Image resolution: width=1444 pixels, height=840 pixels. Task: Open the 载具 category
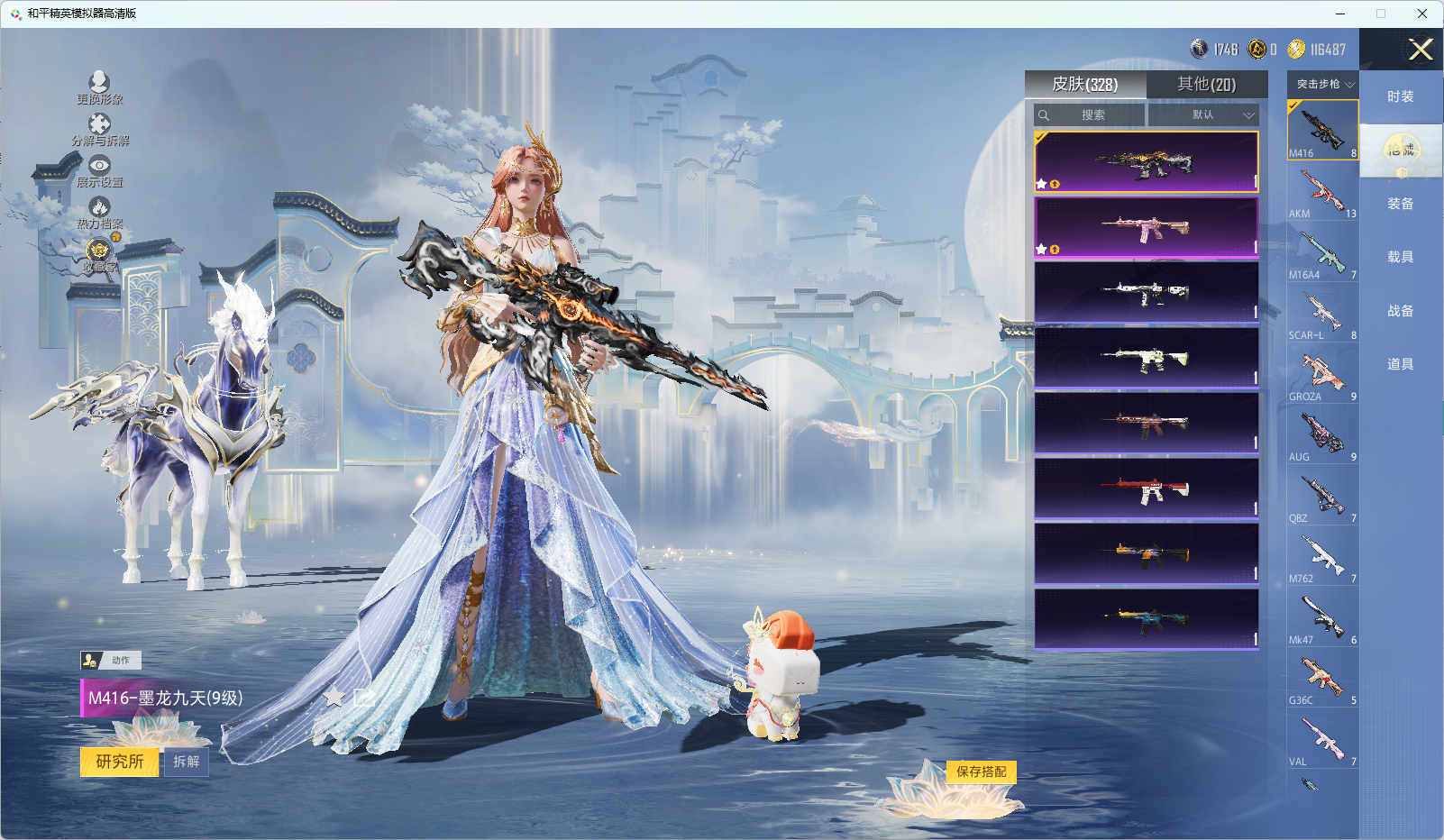[1400, 257]
